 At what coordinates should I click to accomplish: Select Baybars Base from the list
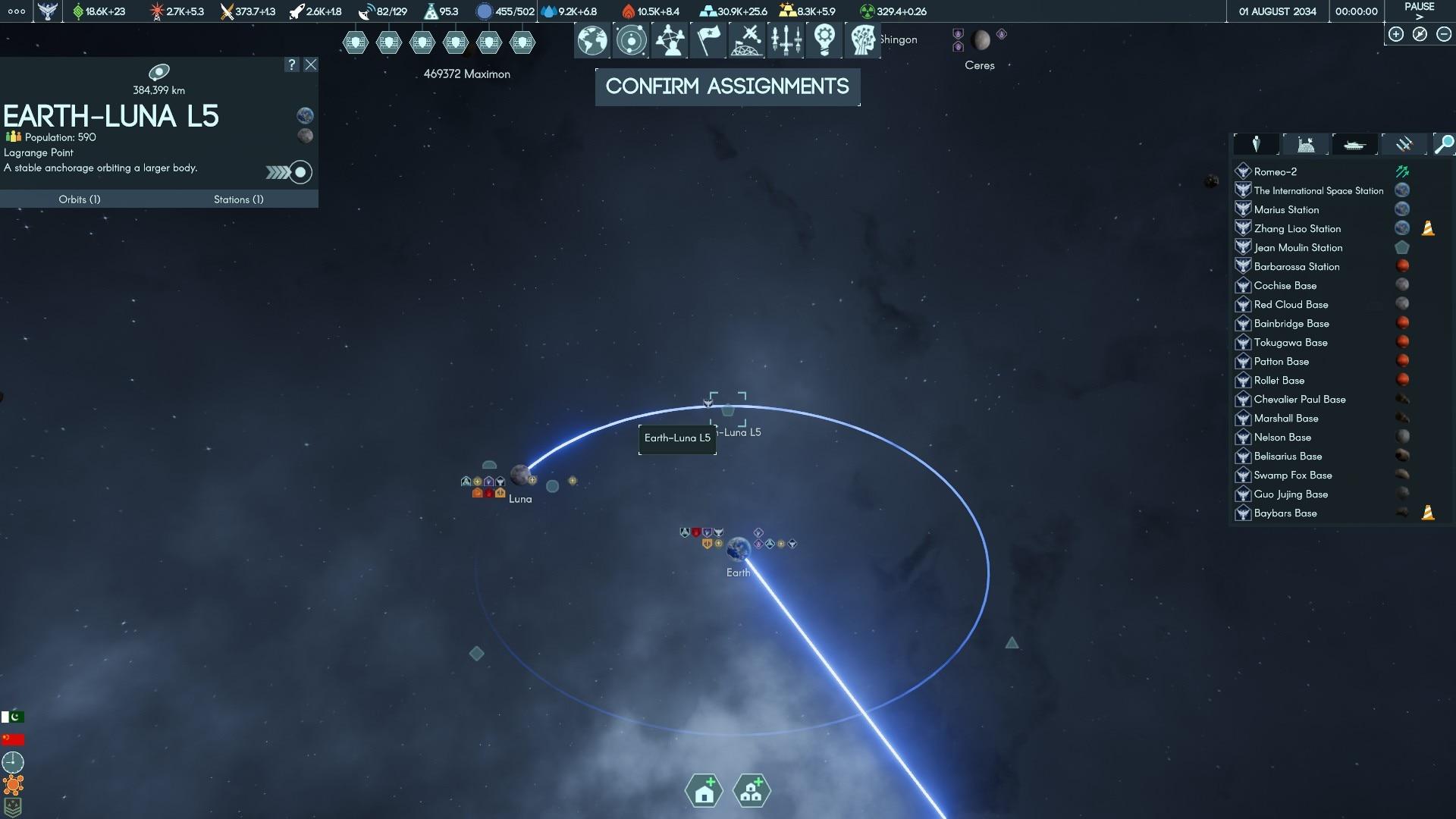(1285, 513)
